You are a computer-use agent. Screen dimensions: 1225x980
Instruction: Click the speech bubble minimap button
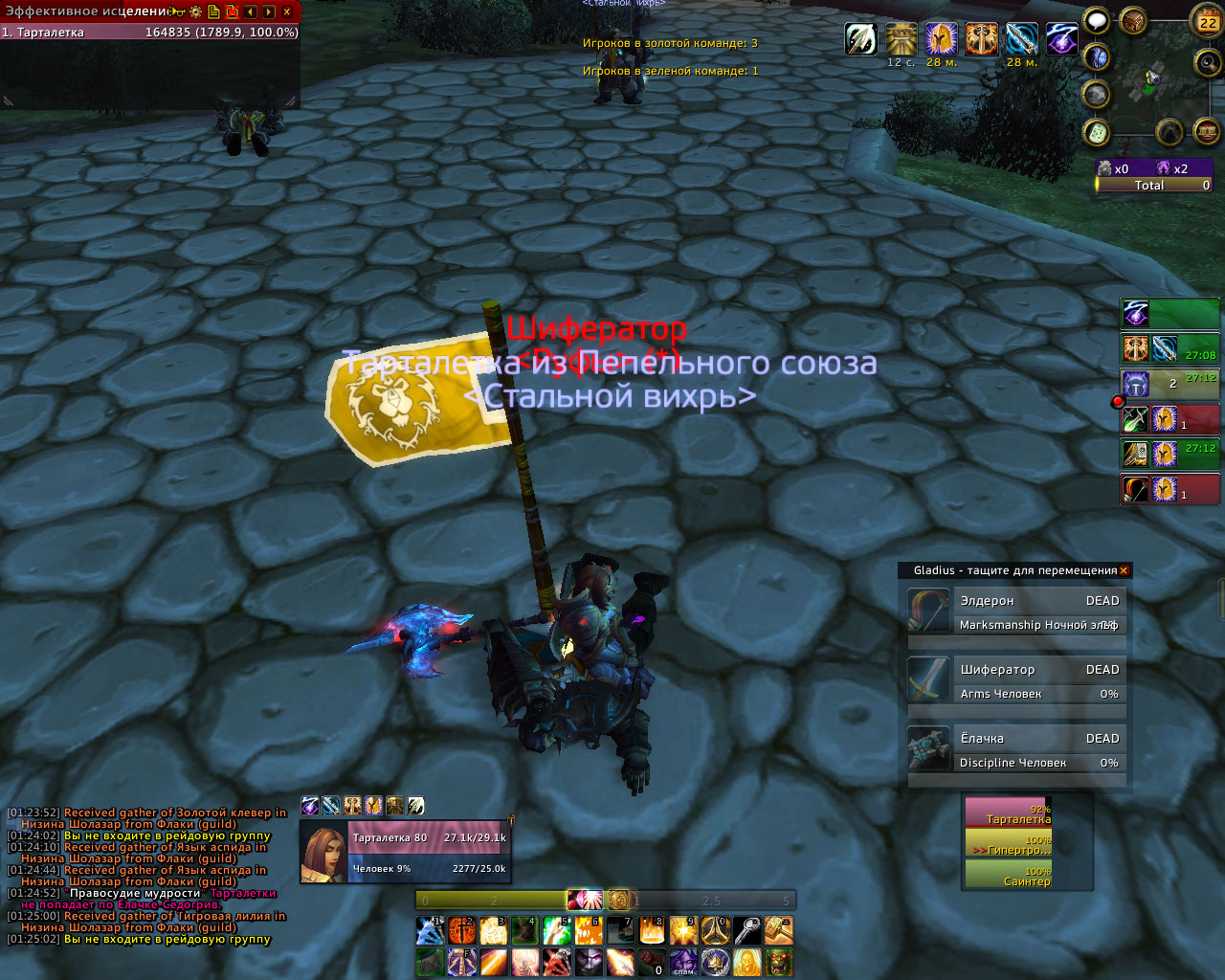click(1097, 21)
